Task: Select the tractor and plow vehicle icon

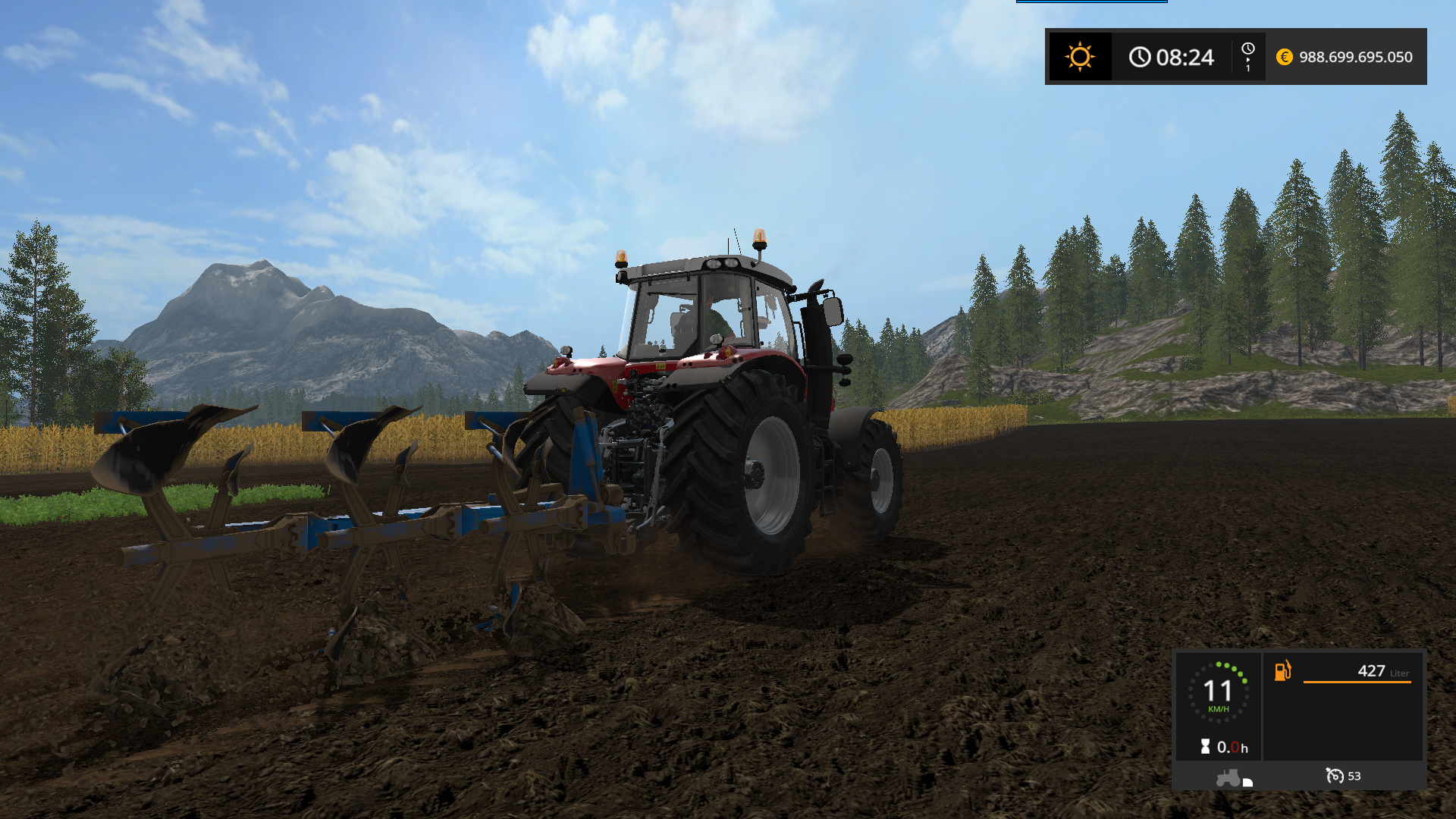Action: (x=1234, y=778)
